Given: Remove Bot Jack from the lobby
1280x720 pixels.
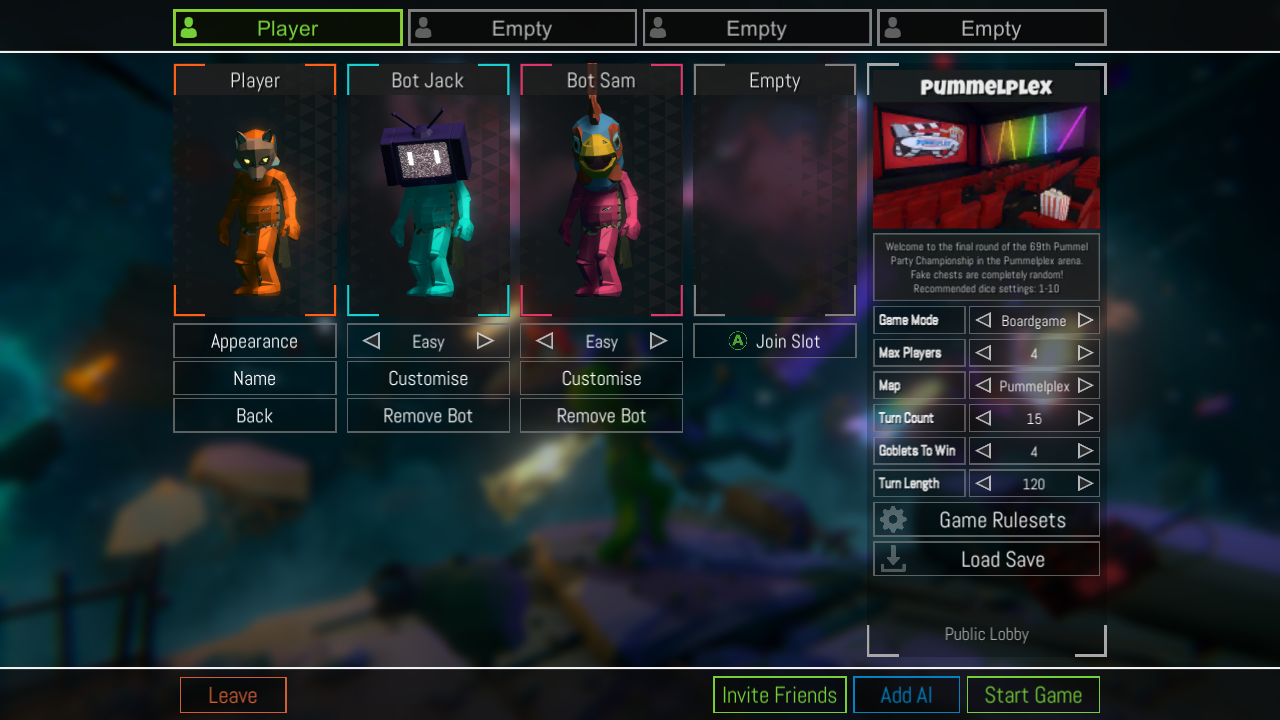Looking at the screenshot, I should pos(428,415).
